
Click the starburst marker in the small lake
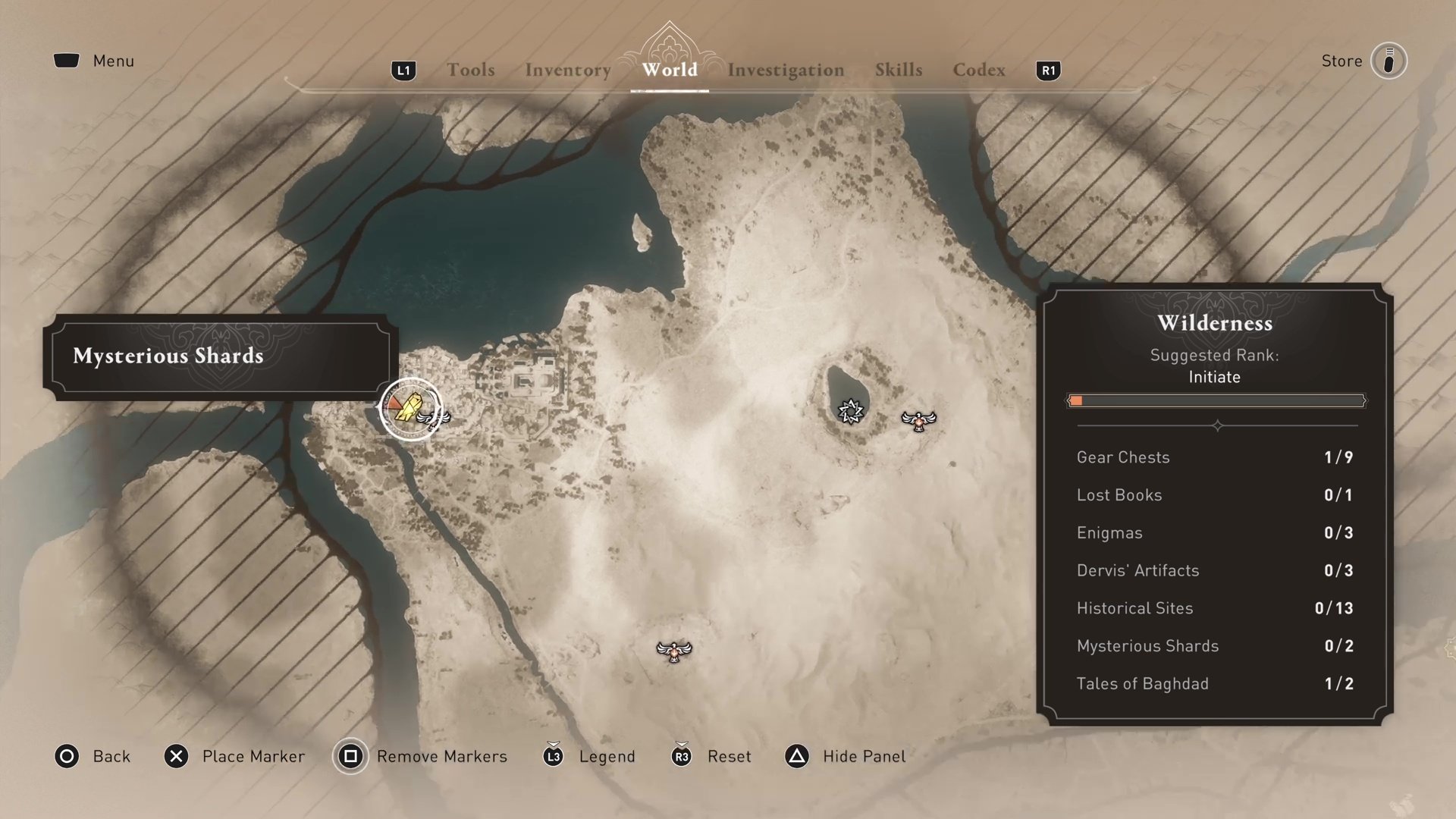point(851,411)
